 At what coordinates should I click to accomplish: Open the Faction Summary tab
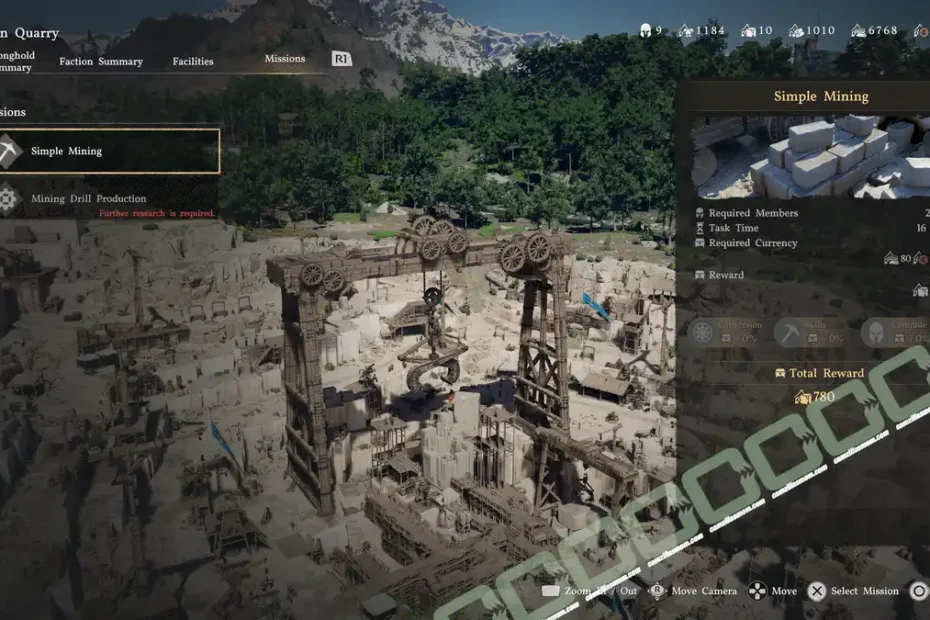click(x=101, y=61)
